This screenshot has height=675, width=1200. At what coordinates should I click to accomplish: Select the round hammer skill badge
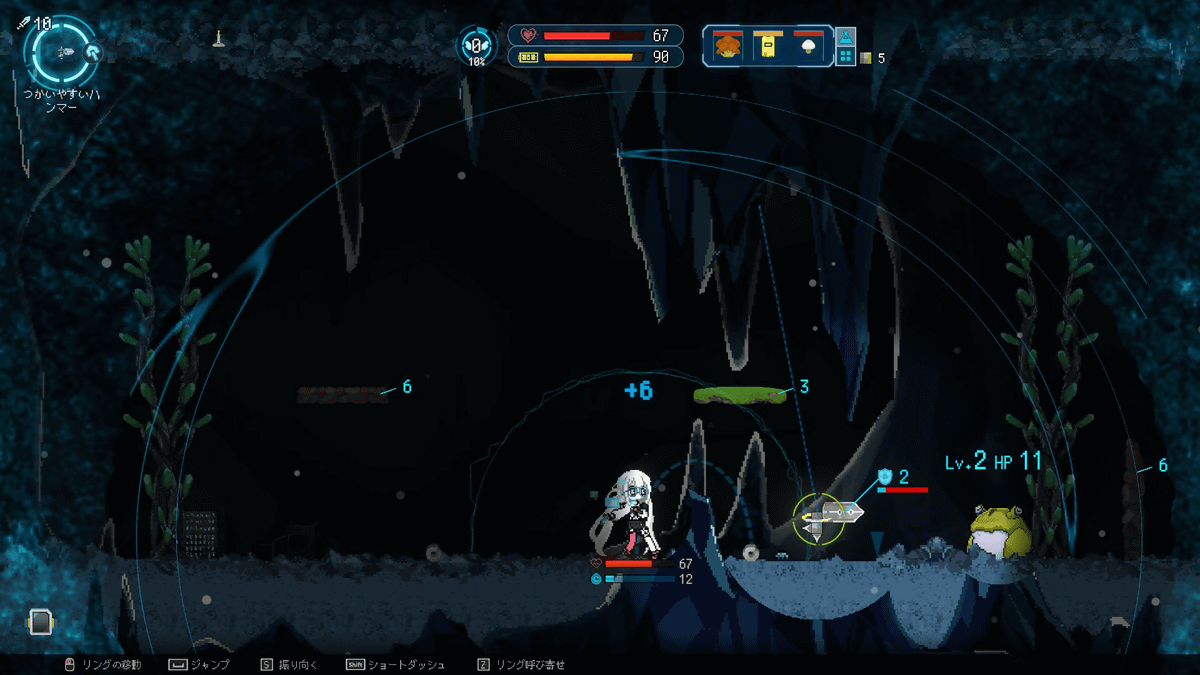(92, 52)
